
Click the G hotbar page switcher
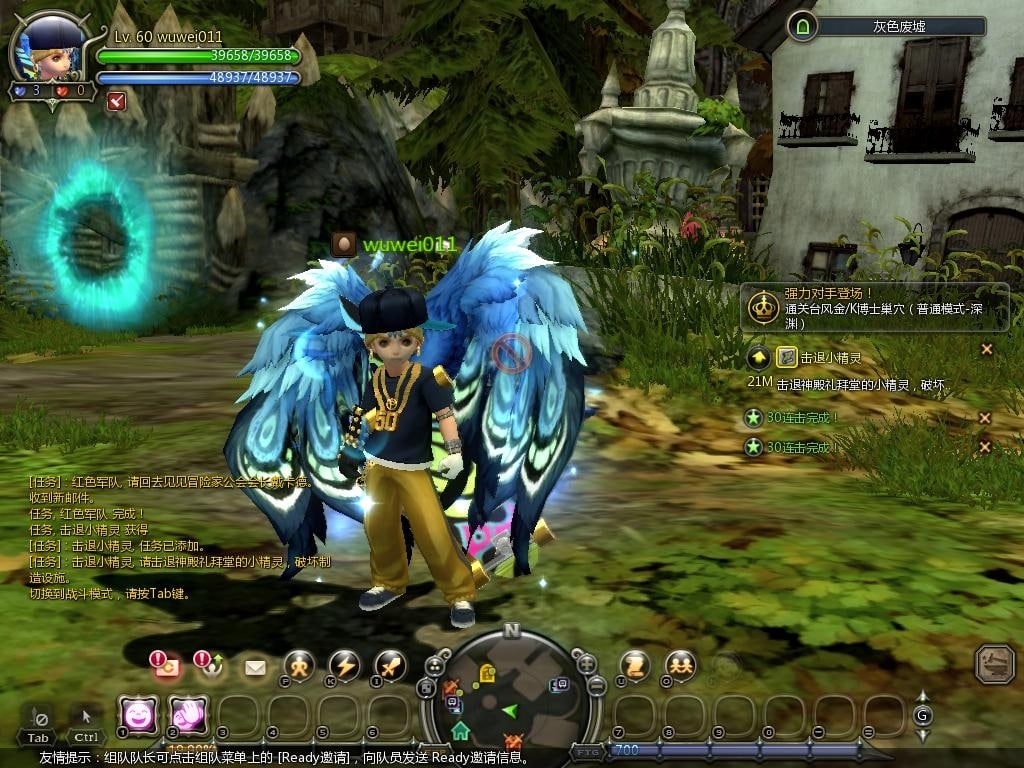[x=922, y=715]
